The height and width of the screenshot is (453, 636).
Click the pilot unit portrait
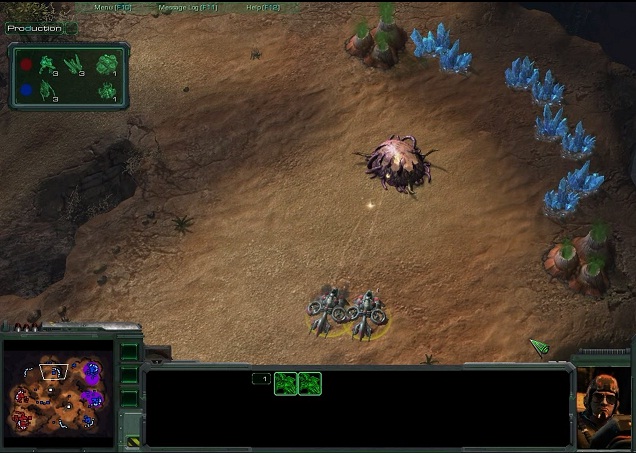coord(602,405)
